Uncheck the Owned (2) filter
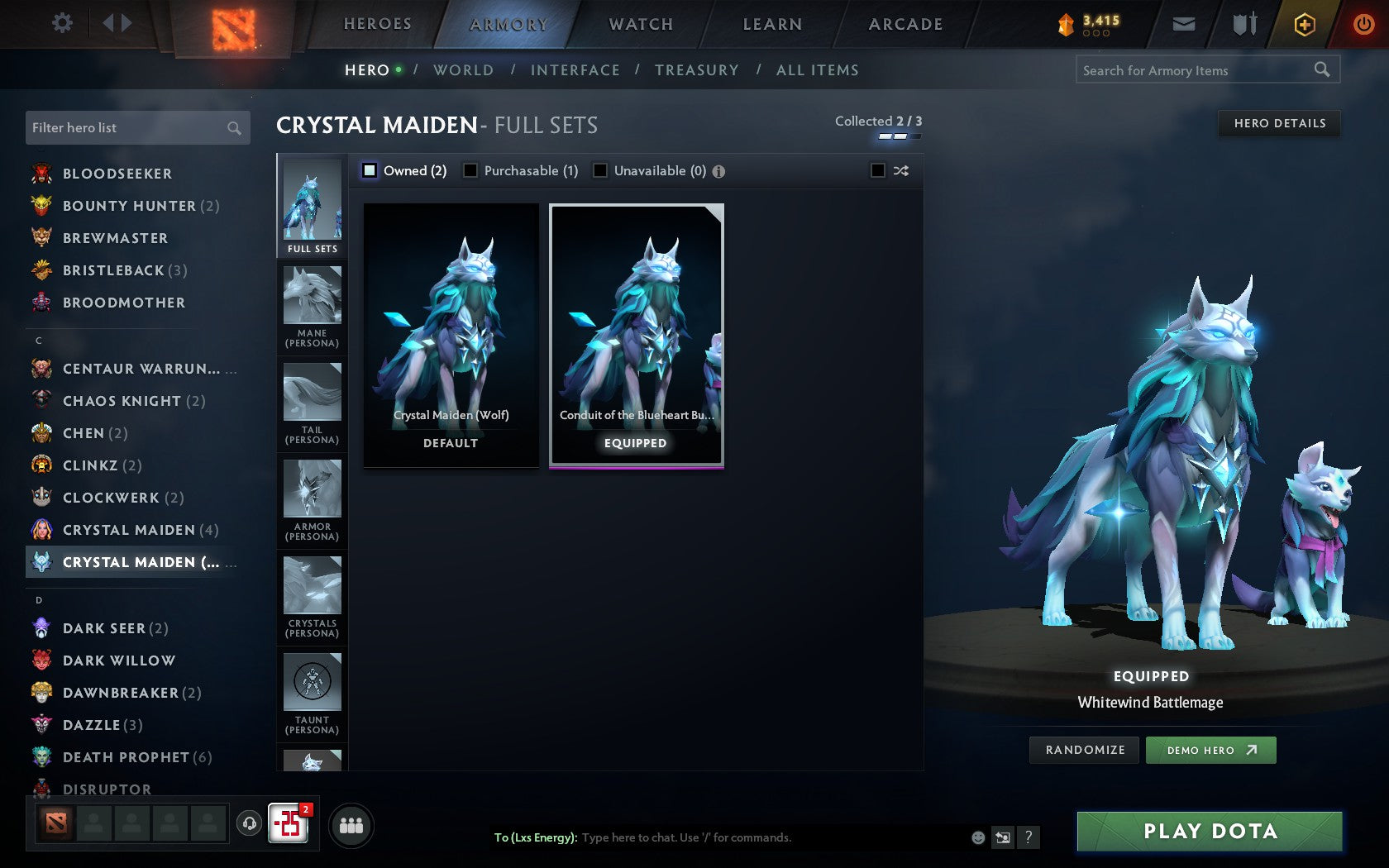1389x868 pixels. point(369,170)
